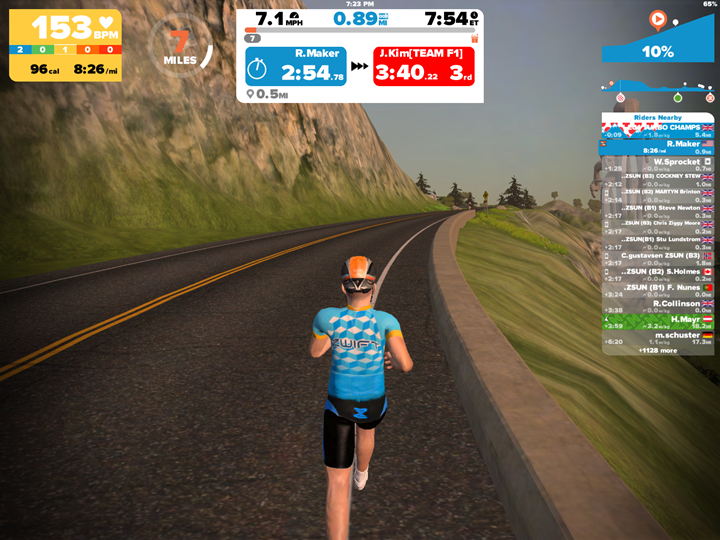Select the ZSUN(B1) Stu Lundstrom row
The width and height of the screenshot is (720, 540).
click(658, 243)
